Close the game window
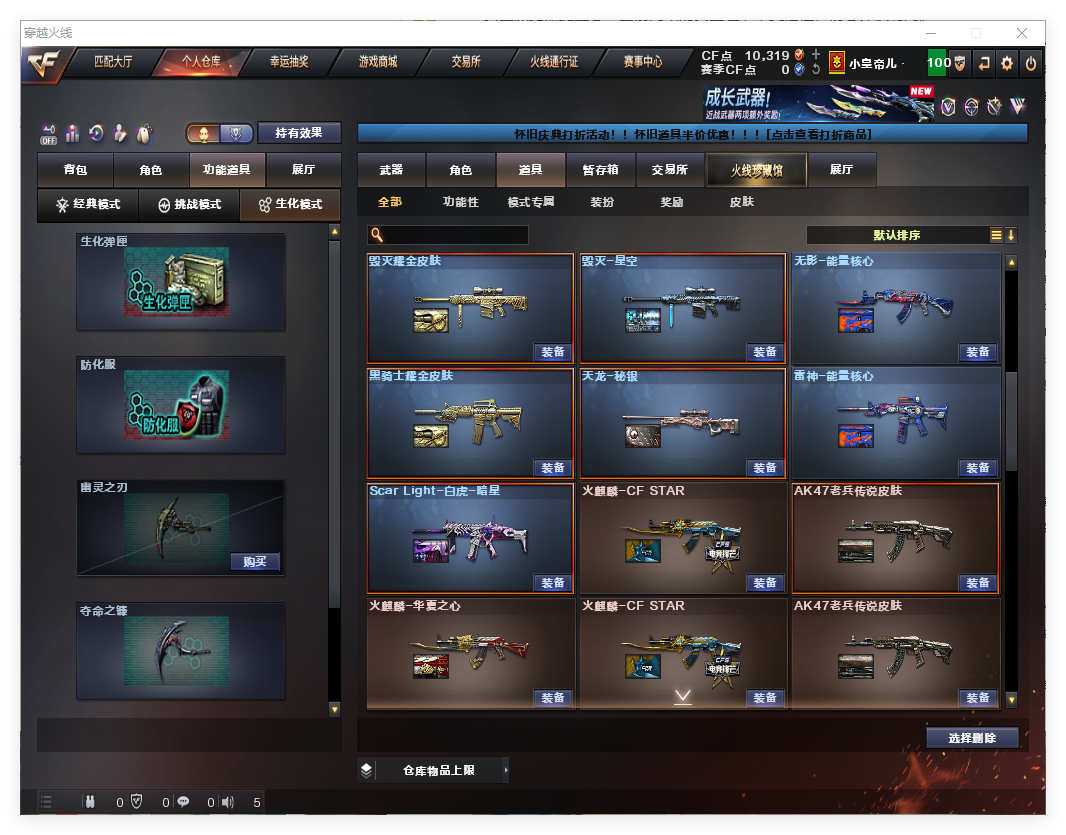 coord(1023,33)
